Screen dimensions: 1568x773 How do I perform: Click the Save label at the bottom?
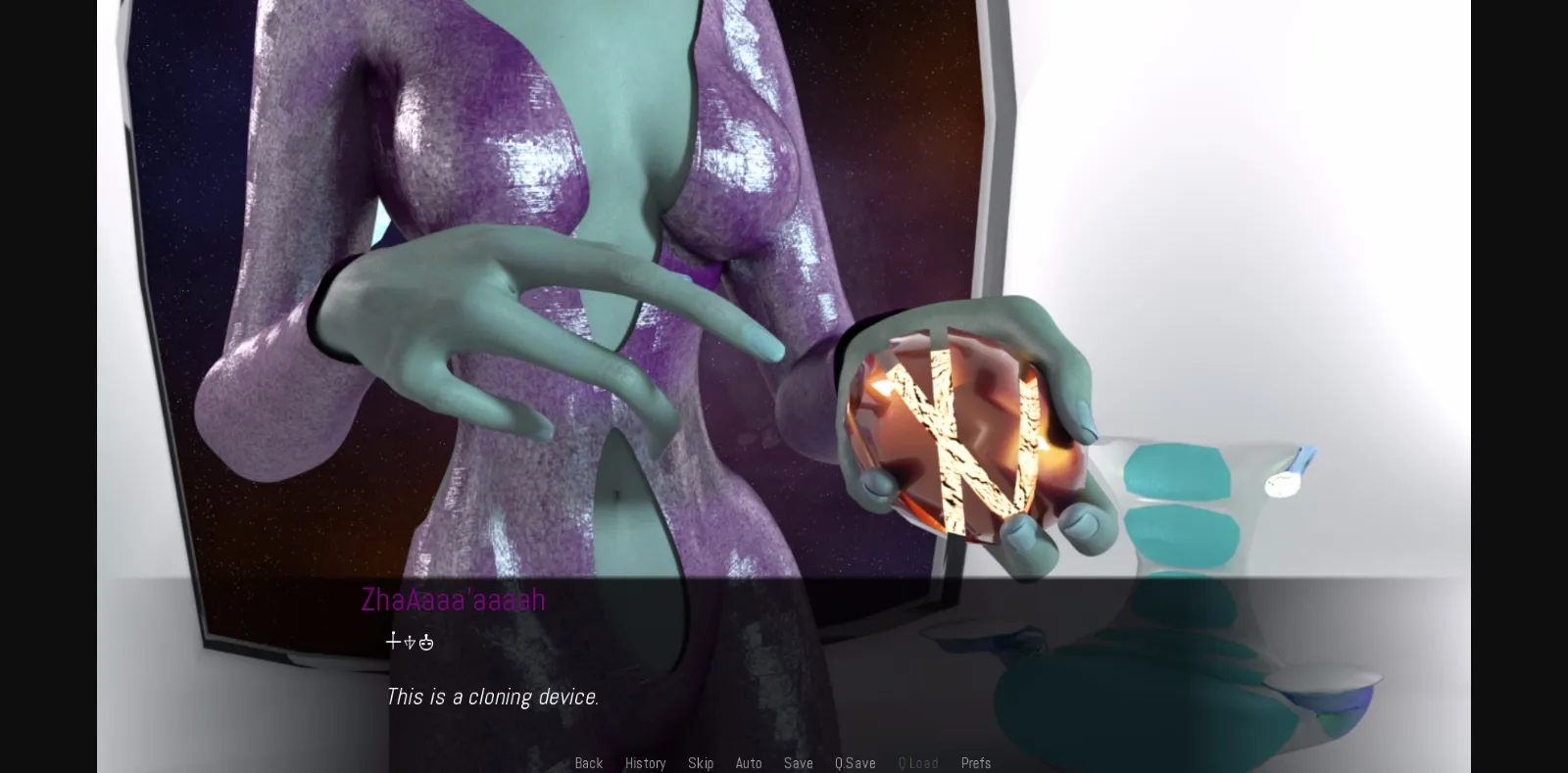coord(798,762)
